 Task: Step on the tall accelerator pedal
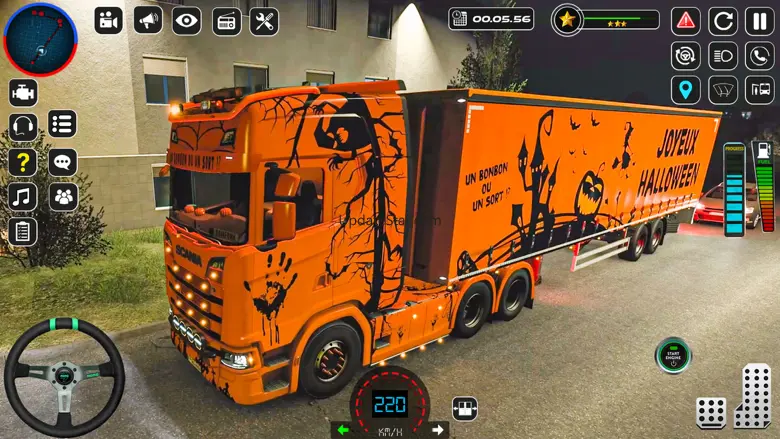753,395
